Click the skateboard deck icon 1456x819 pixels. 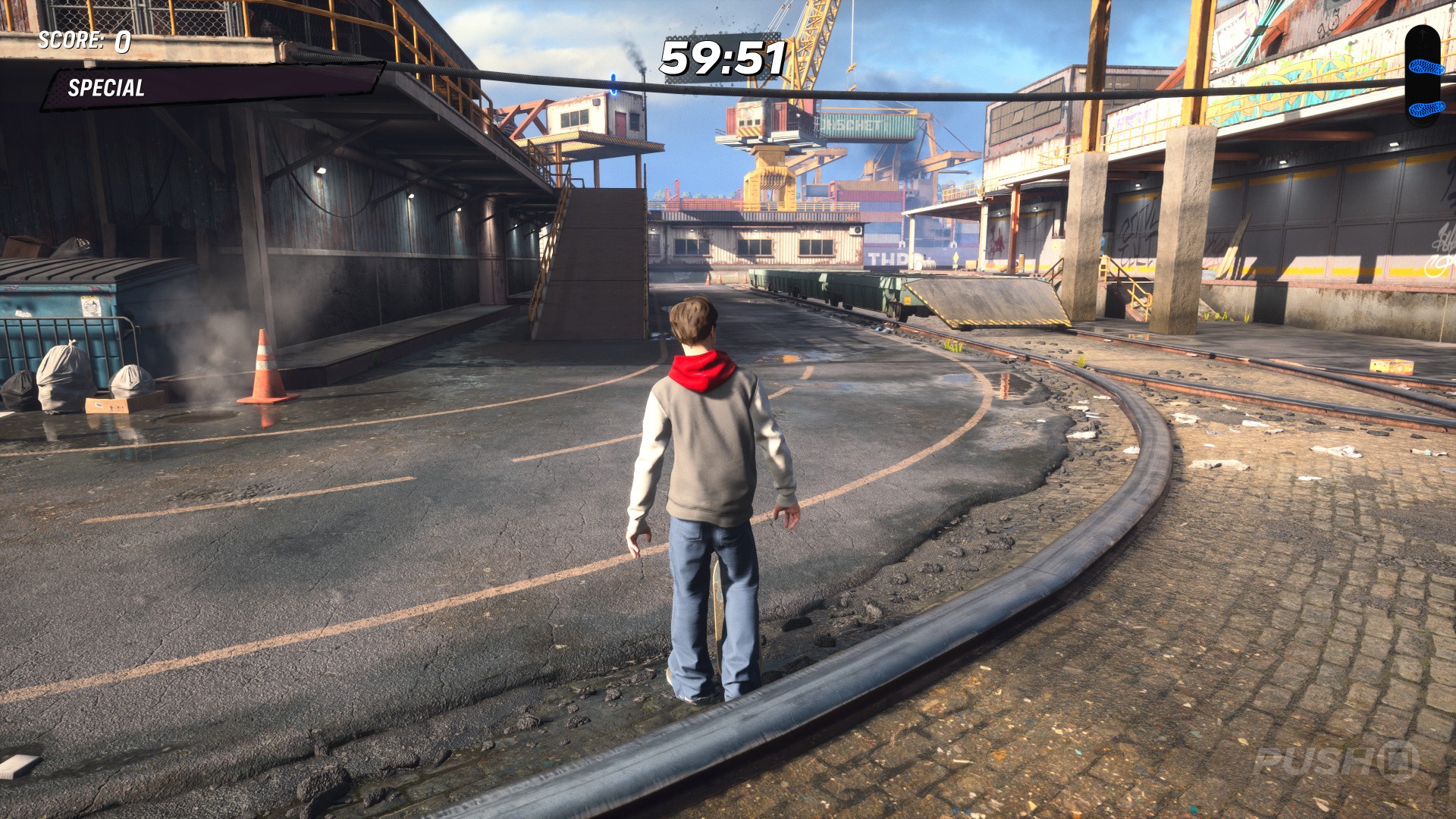(1422, 76)
